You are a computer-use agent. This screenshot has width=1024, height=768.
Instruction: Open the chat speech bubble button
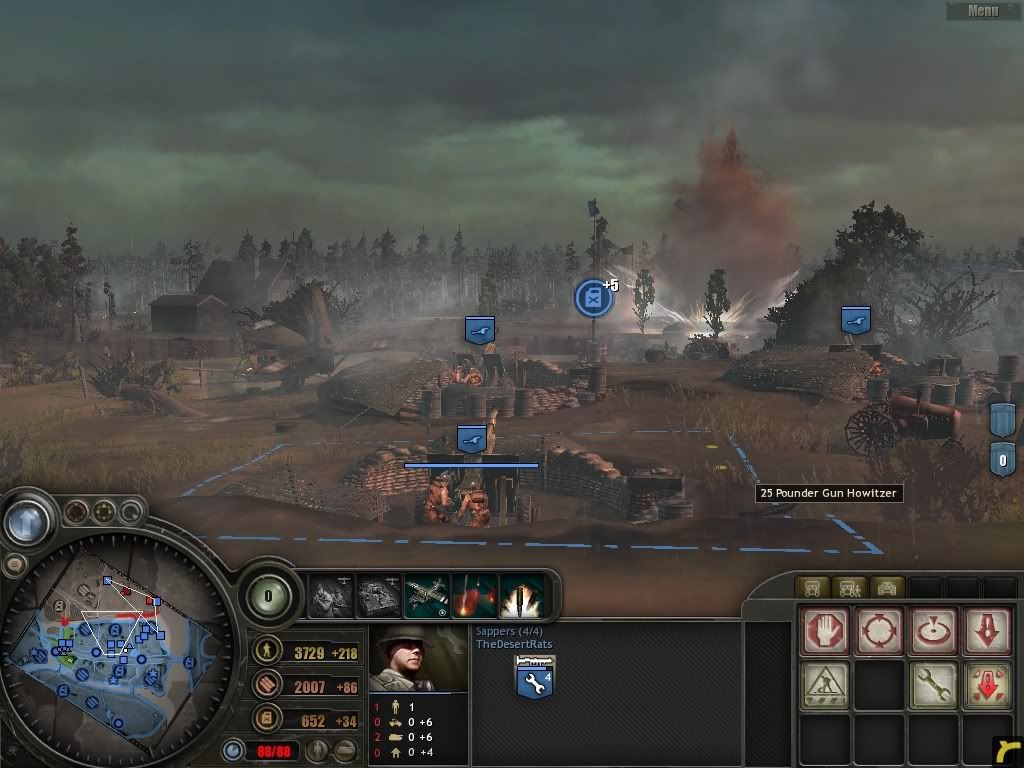[14, 565]
